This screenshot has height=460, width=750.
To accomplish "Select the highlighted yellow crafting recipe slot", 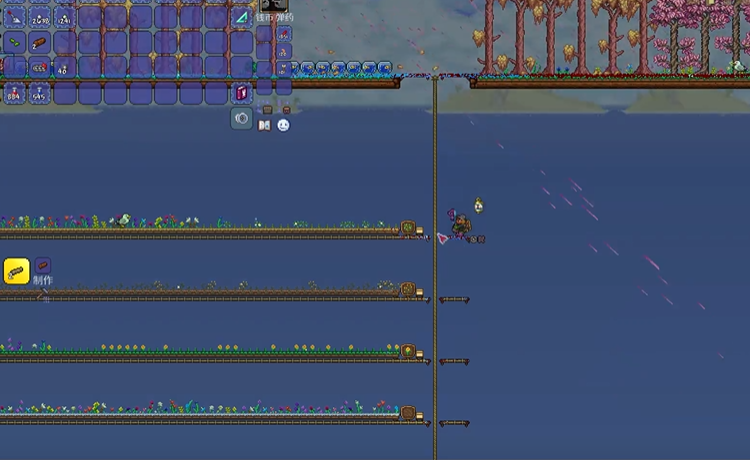I will click(x=16, y=271).
